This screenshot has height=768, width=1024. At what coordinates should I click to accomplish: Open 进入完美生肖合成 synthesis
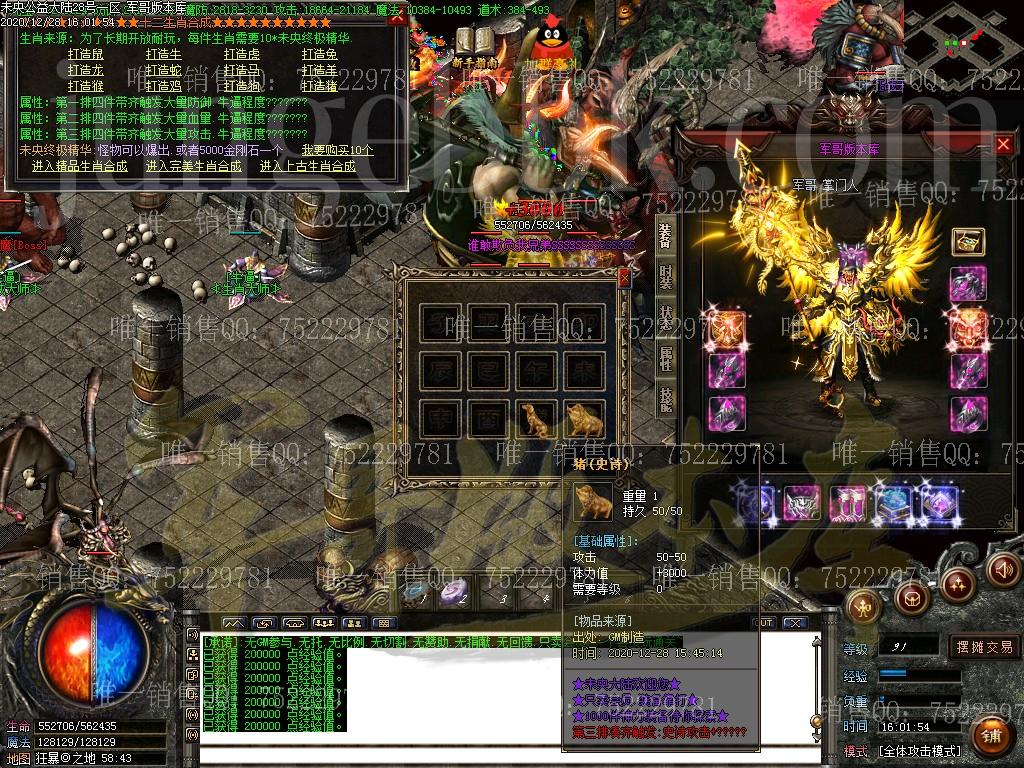pyautogui.click(x=194, y=166)
